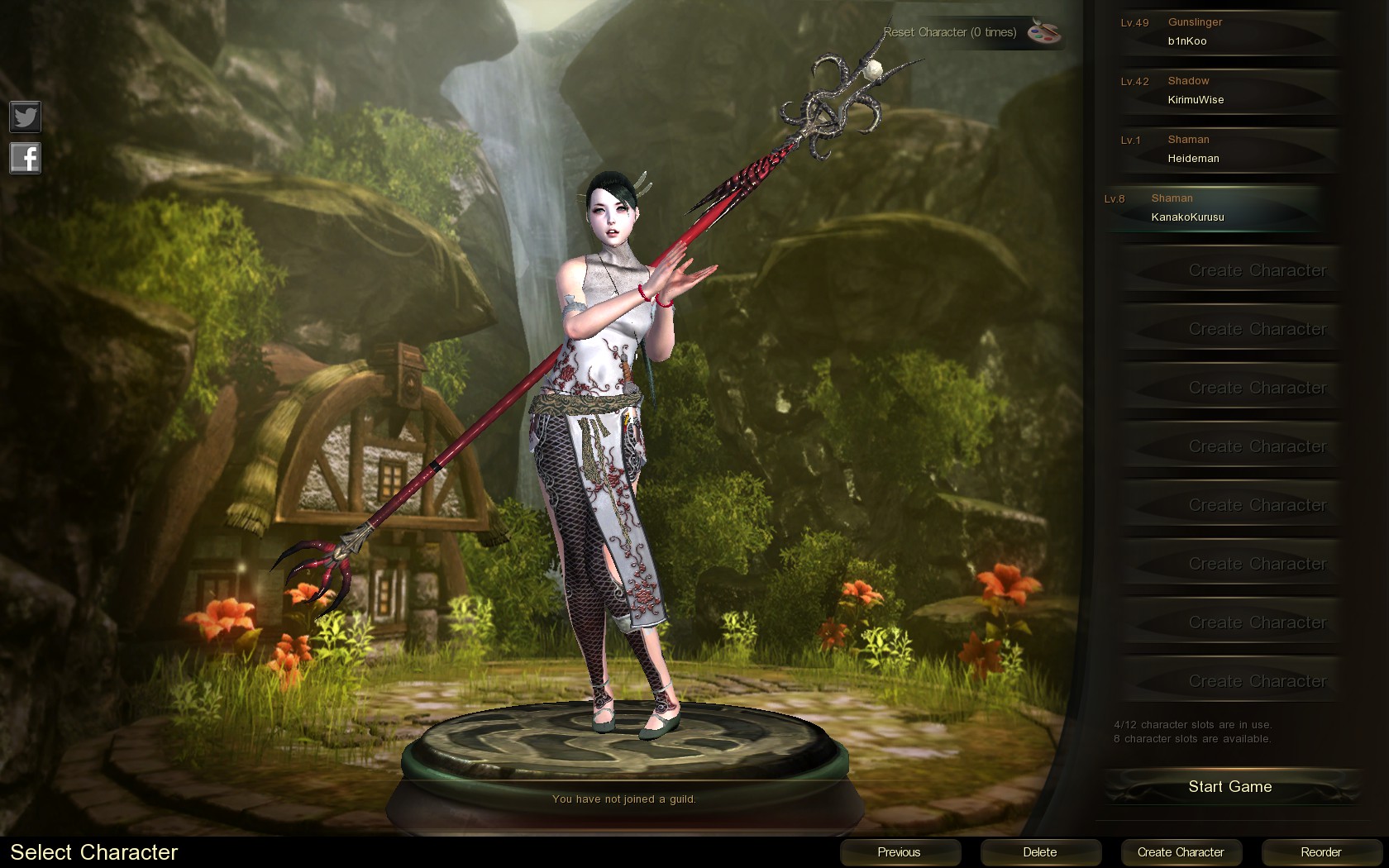Reorder the character list

[1321, 852]
